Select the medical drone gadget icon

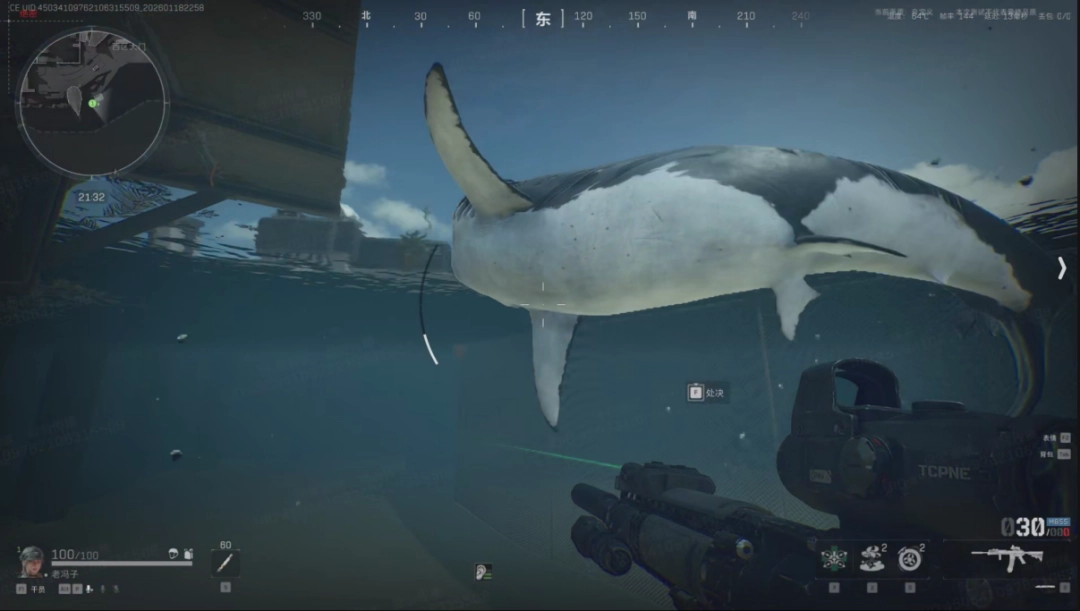pyautogui.click(x=834, y=559)
